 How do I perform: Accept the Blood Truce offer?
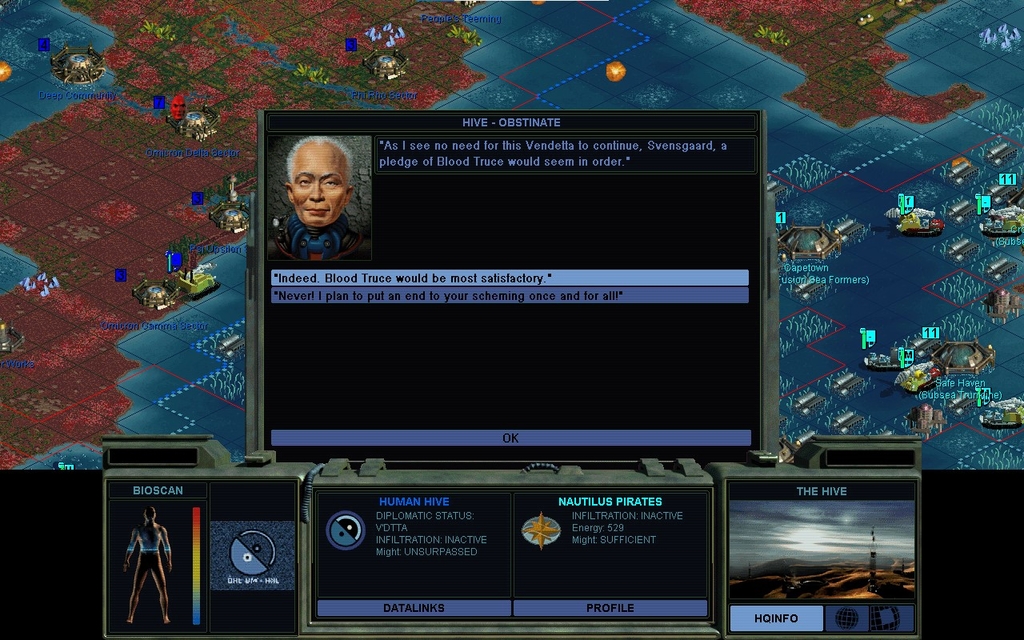click(509, 278)
